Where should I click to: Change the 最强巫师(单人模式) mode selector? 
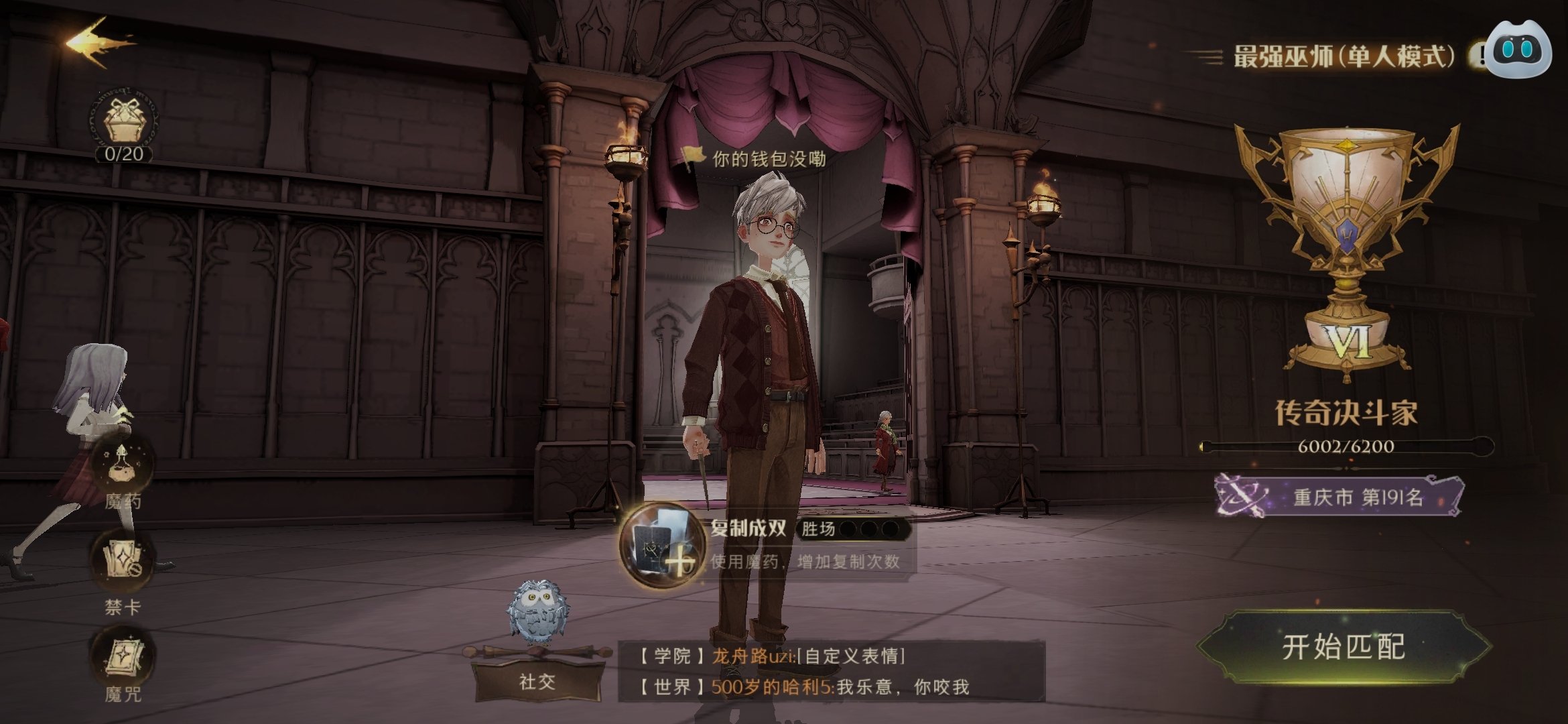(1344, 57)
